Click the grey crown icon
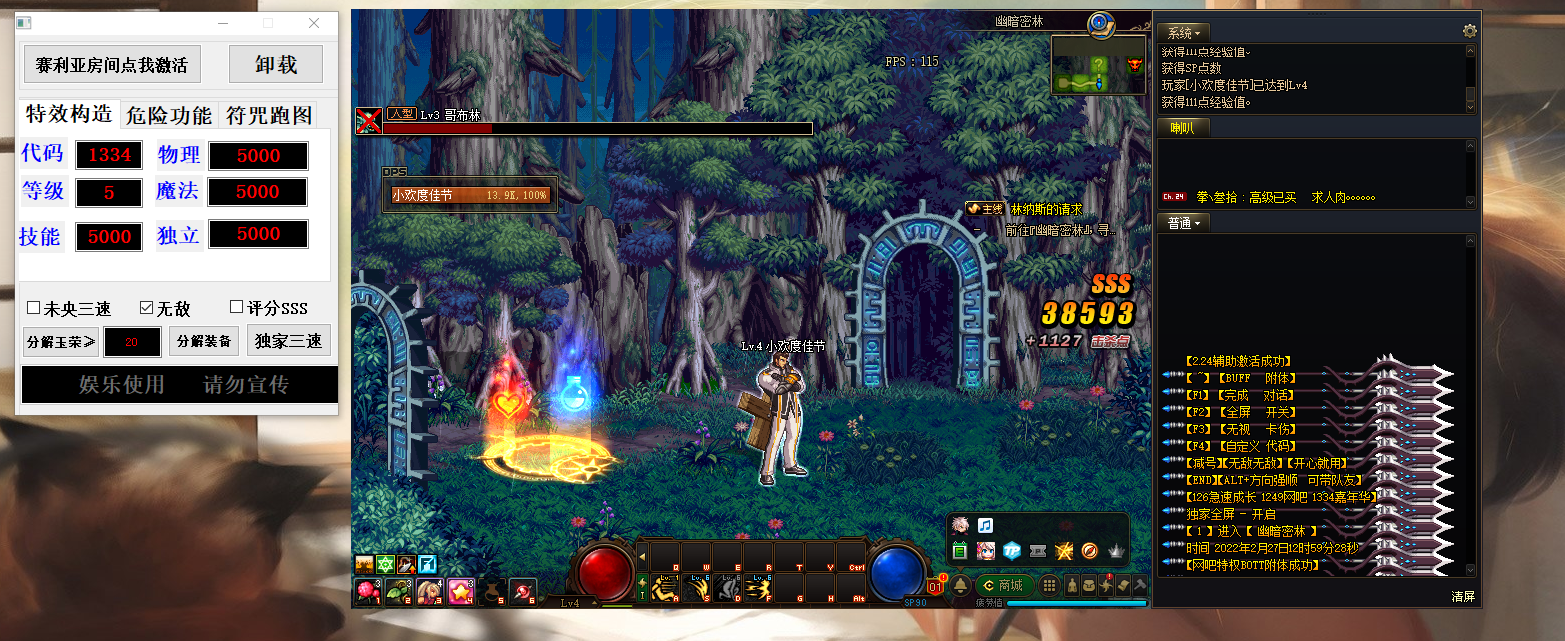Image resolution: width=1565 pixels, height=641 pixels. click(1116, 550)
